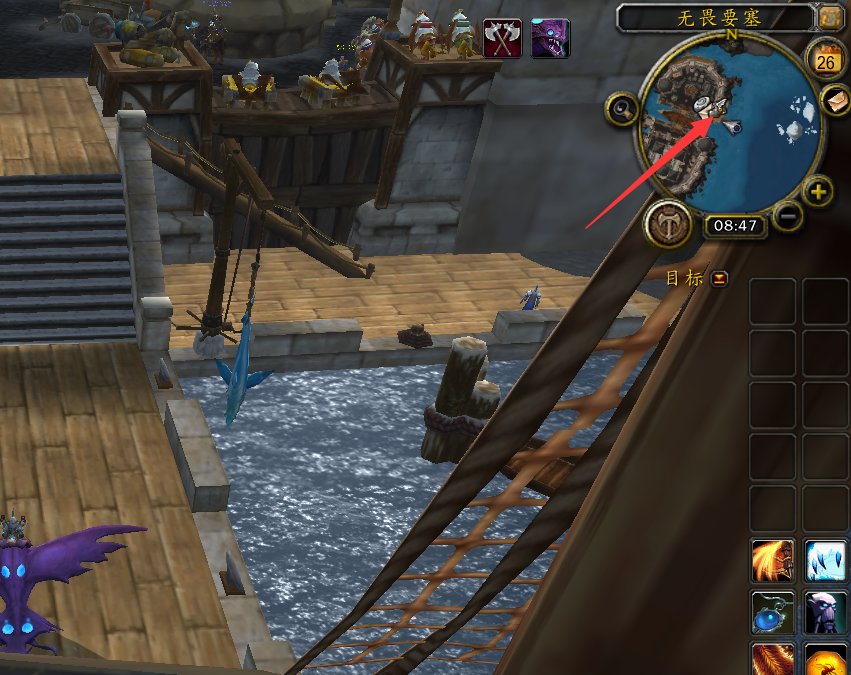
Task: Click the 无畏要塞 zone name bar
Action: 714,17
